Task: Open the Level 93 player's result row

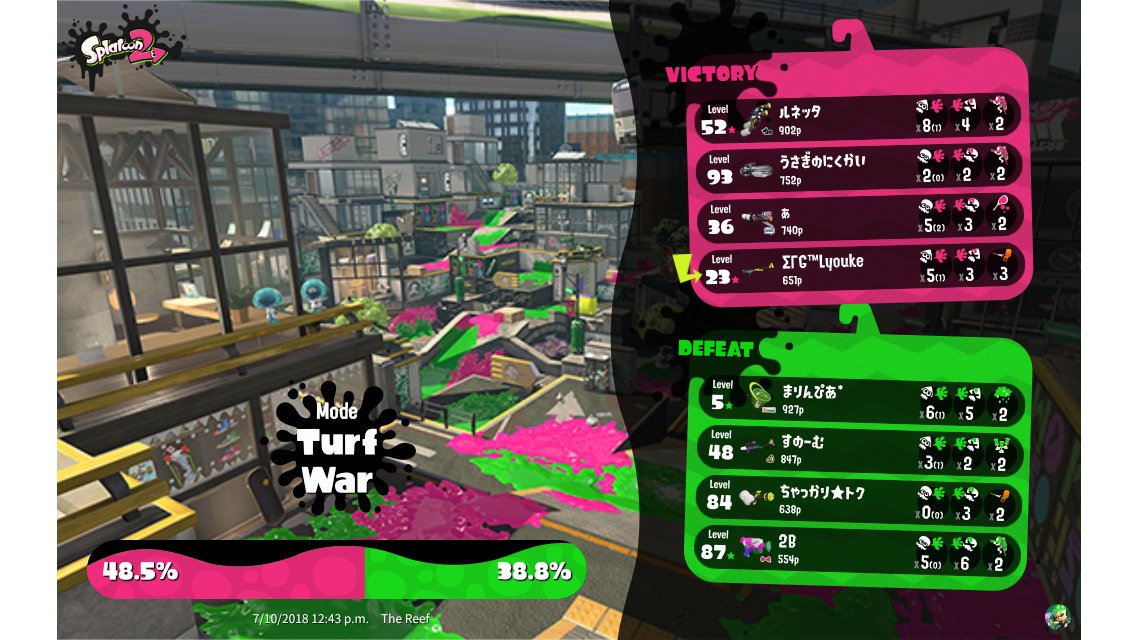Action: click(x=858, y=166)
